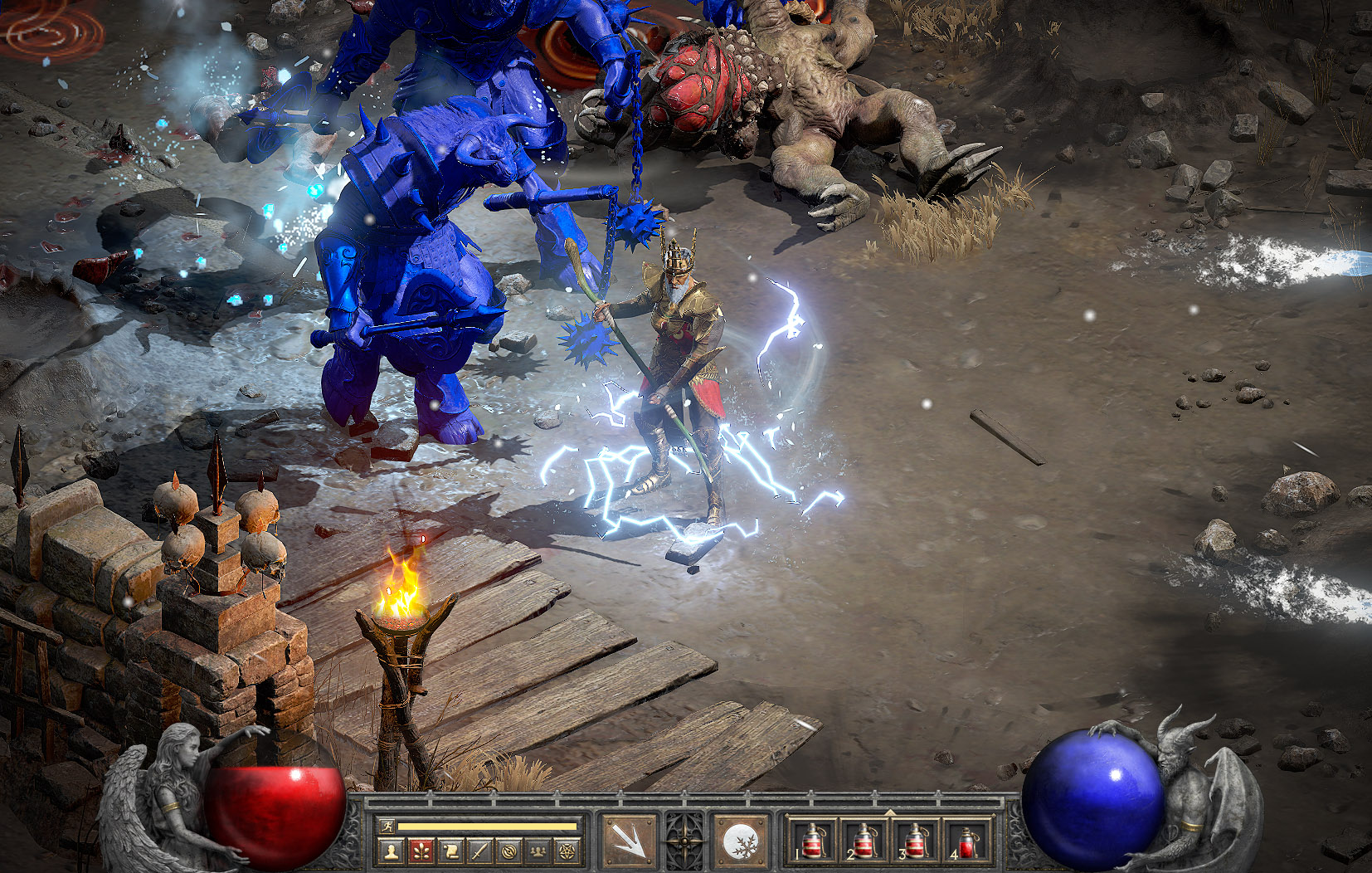Open the character screen silhouette button
The height and width of the screenshot is (873, 1372).
click(x=391, y=850)
